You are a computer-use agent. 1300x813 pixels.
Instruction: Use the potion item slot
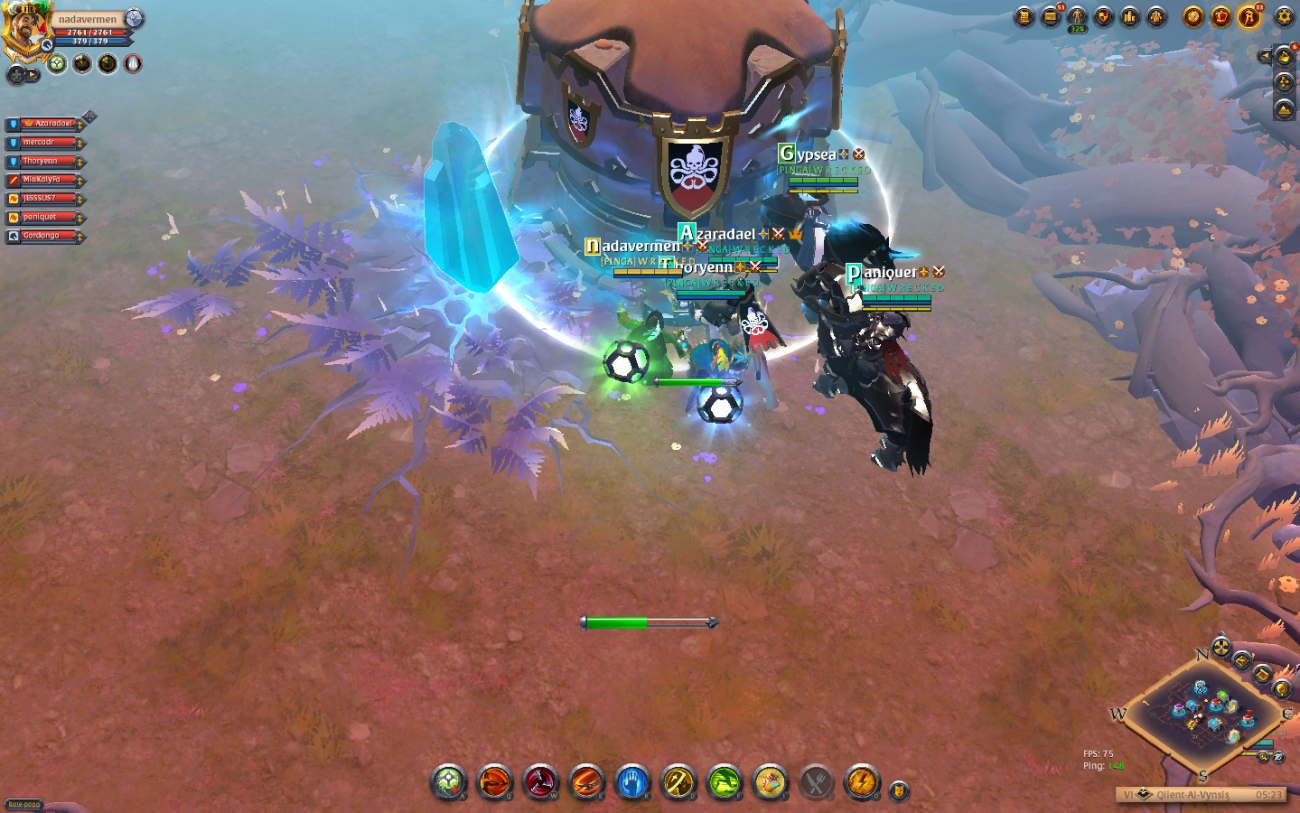point(770,781)
